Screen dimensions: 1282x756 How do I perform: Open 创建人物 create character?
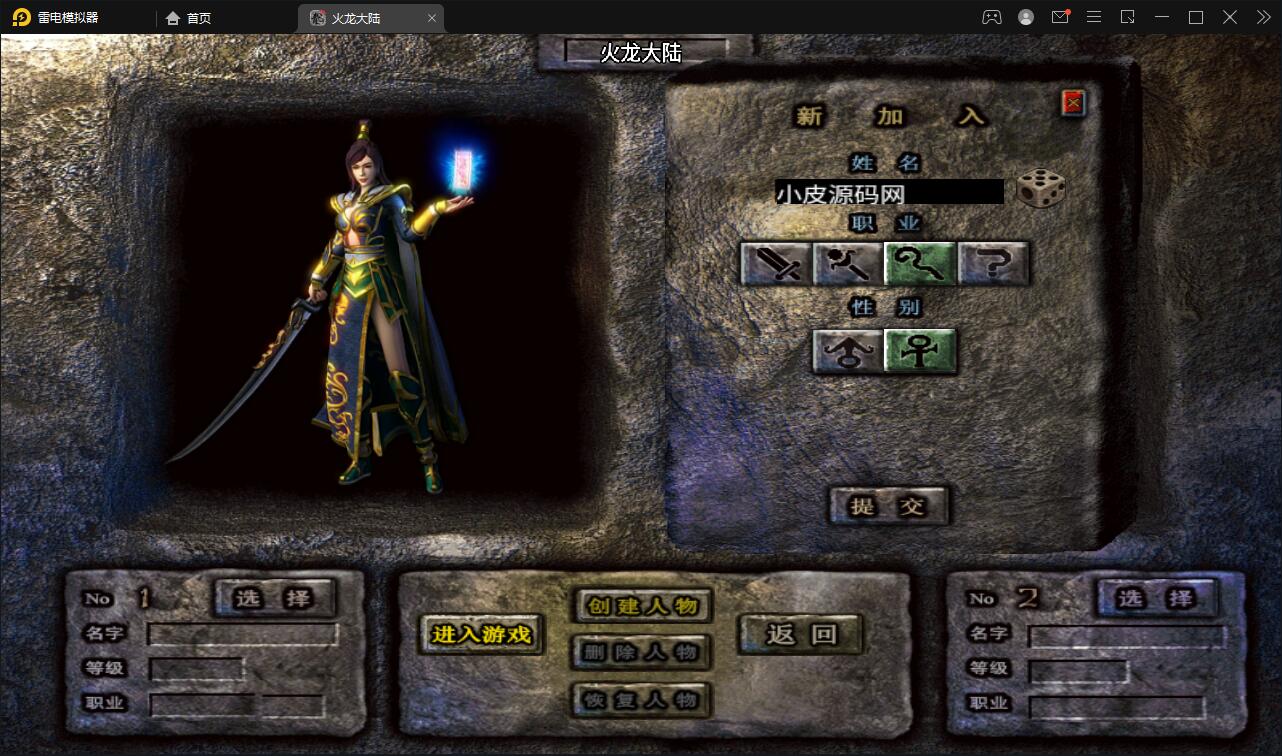click(x=642, y=606)
